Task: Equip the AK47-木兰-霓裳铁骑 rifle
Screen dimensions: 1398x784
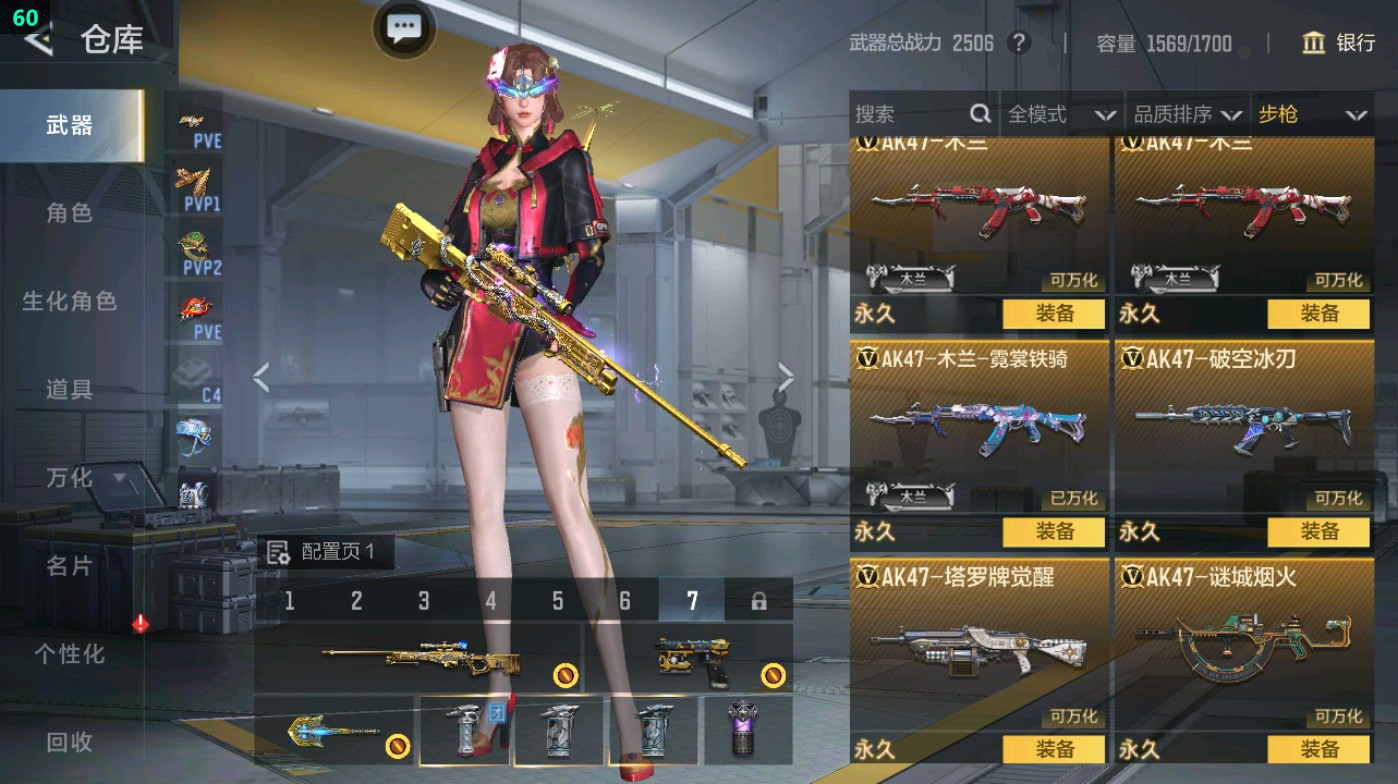Action: coord(1053,532)
